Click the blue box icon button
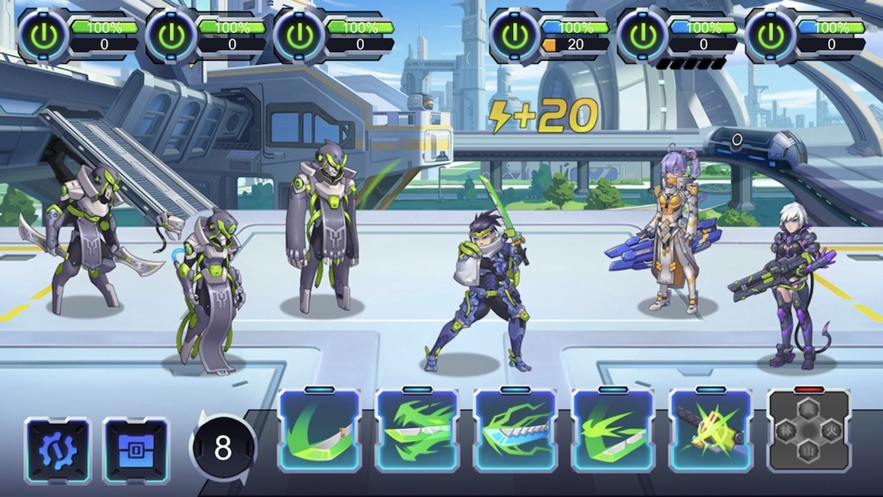This screenshot has width=883, height=497. [x=136, y=451]
